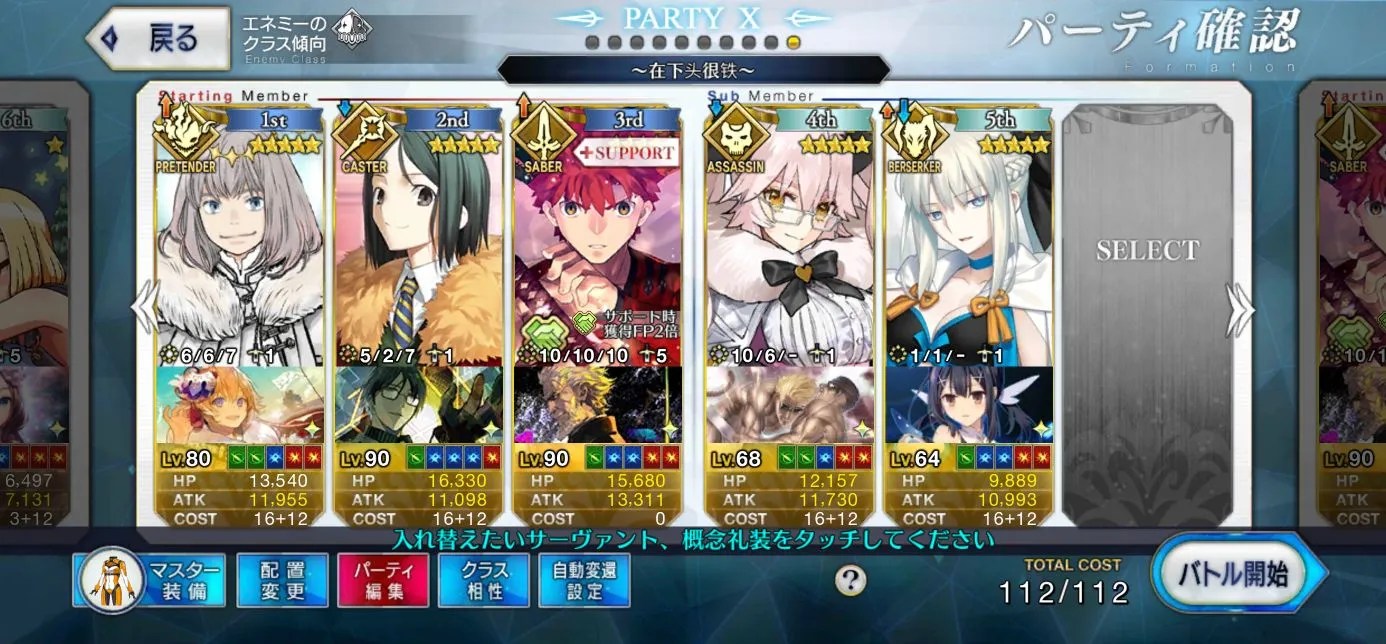Open パーティ編集 party edit
1386x644 pixels.
(x=383, y=580)
